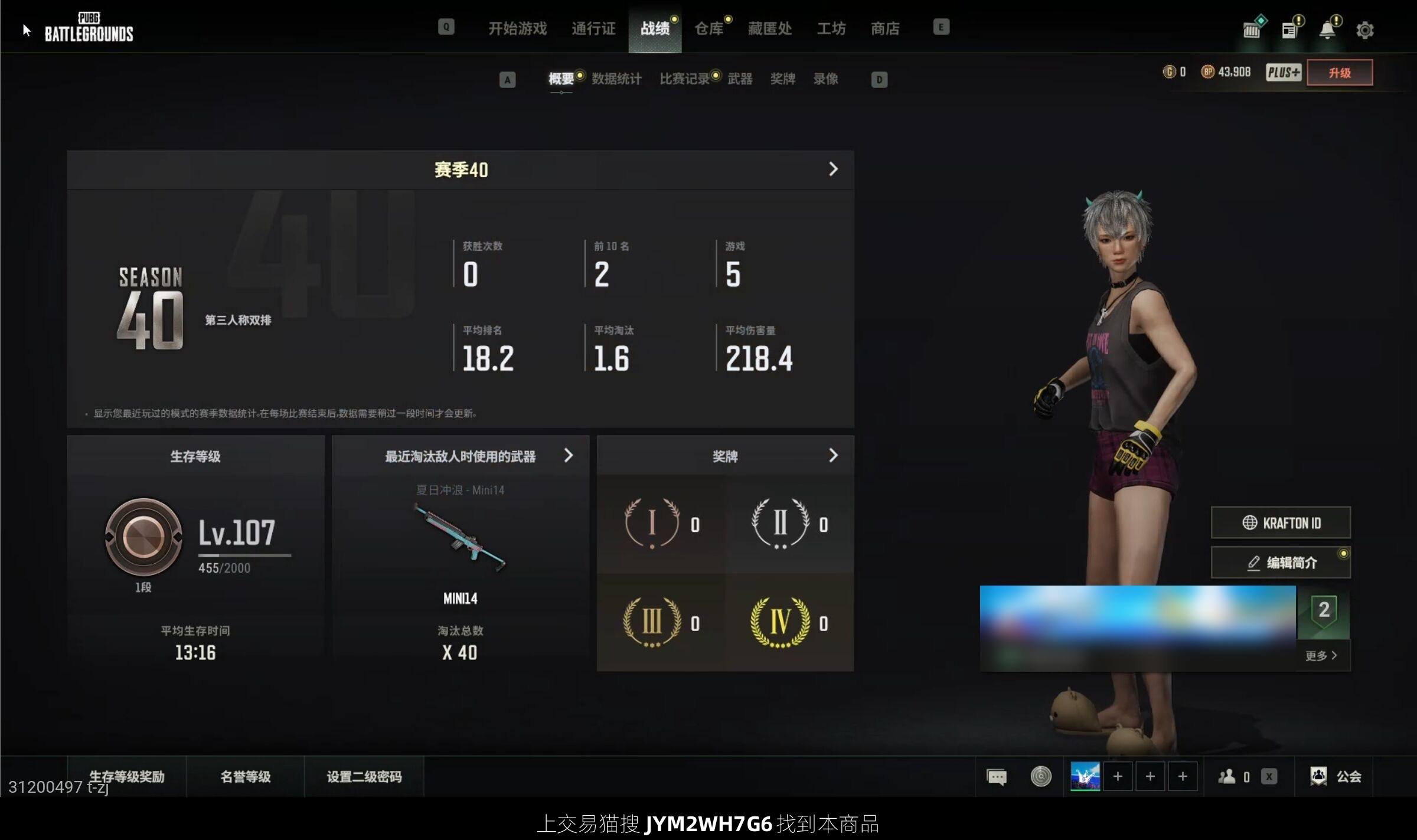Open the 录像 replays sub-tab
1417x840 pixels.
click(x=825, y=79)
